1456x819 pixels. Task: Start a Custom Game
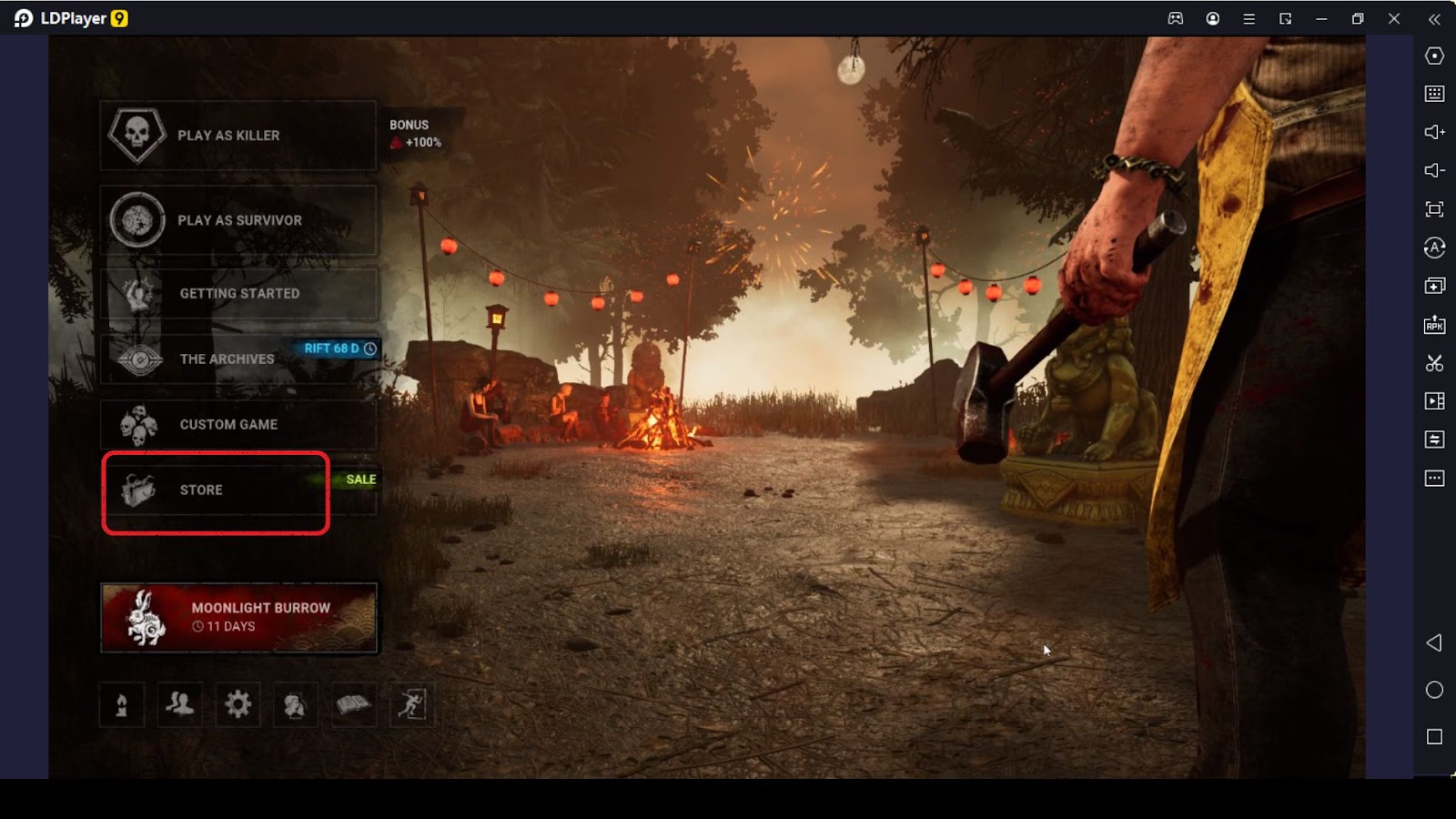(x=238, y=424)
